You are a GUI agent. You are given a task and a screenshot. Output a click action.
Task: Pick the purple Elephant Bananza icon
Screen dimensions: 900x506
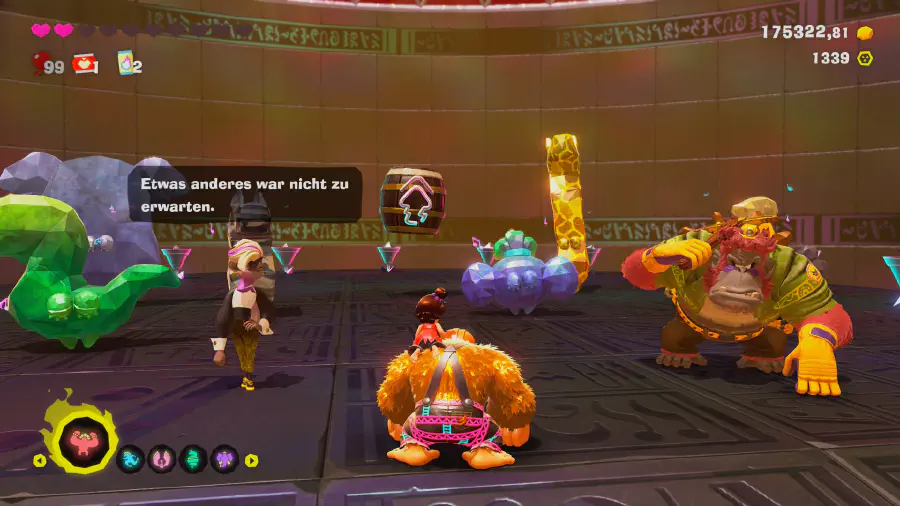point(223,459)
